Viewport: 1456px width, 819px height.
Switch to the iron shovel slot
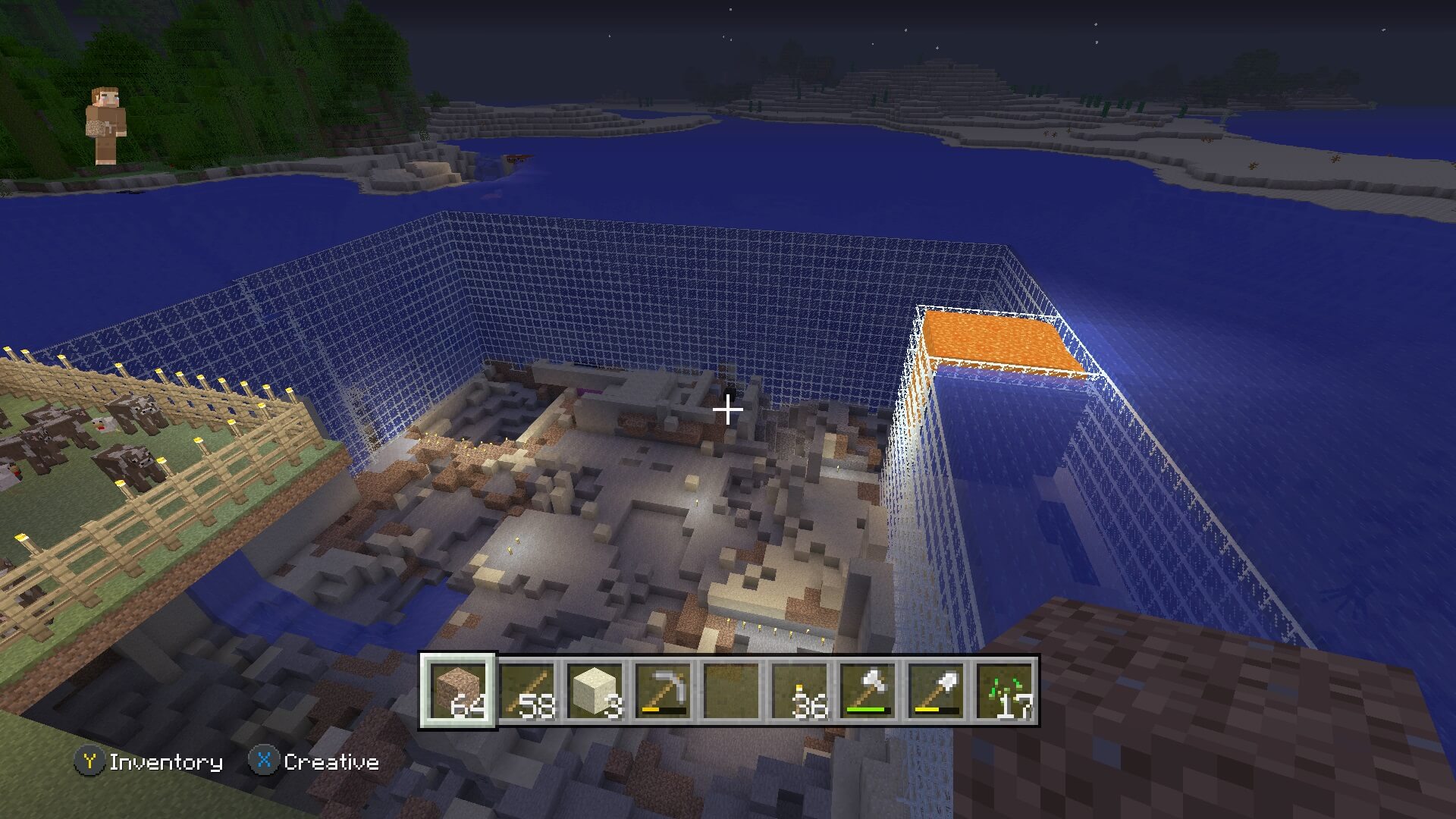pos(935,691)
